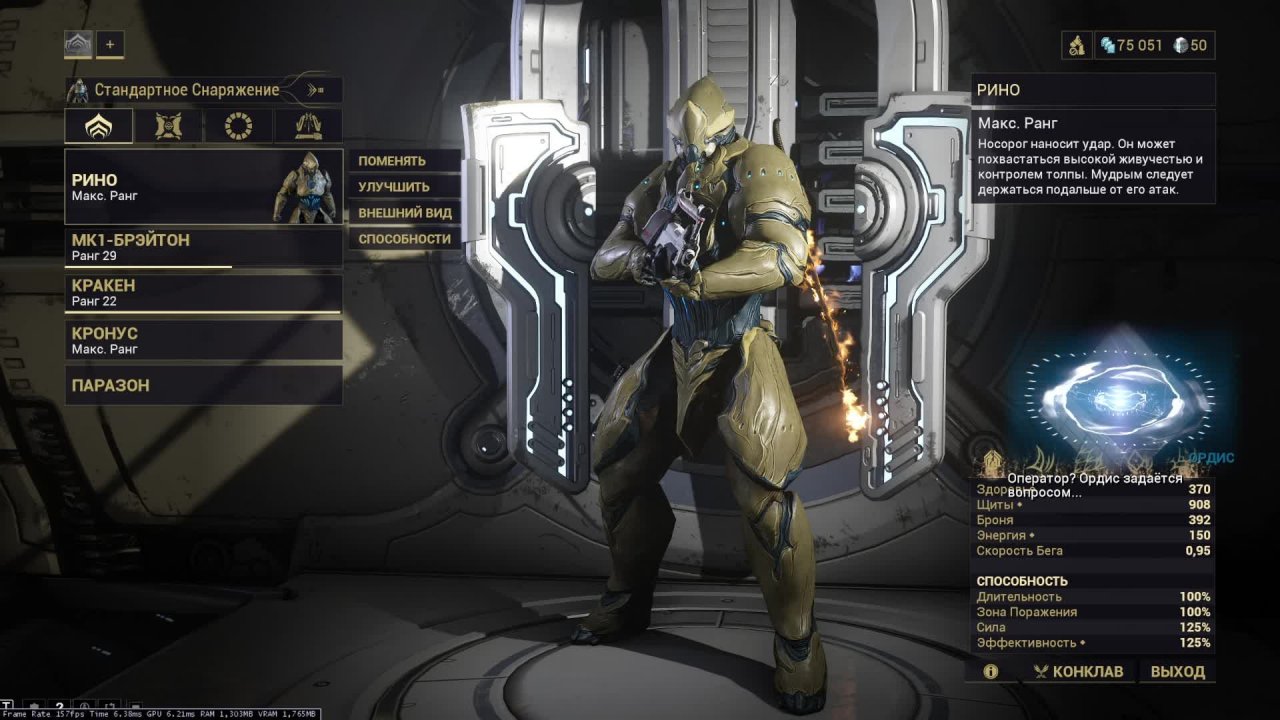Select the КРАКЕН secondary weapon slot
This screenshot has height=720, width=1280.
pyautogui.click(x=204, y=293)
